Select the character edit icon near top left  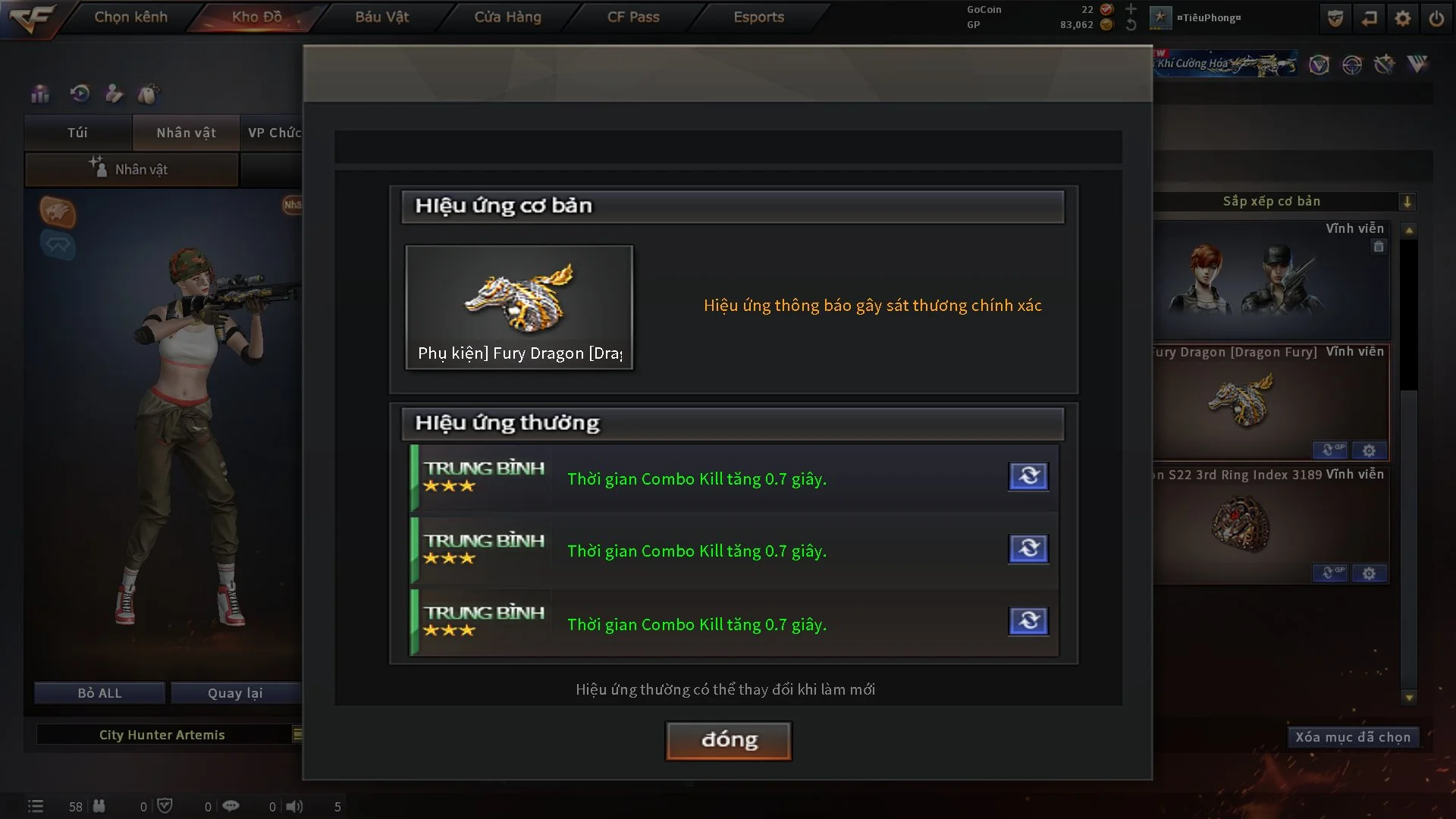[x=114, y=93]
